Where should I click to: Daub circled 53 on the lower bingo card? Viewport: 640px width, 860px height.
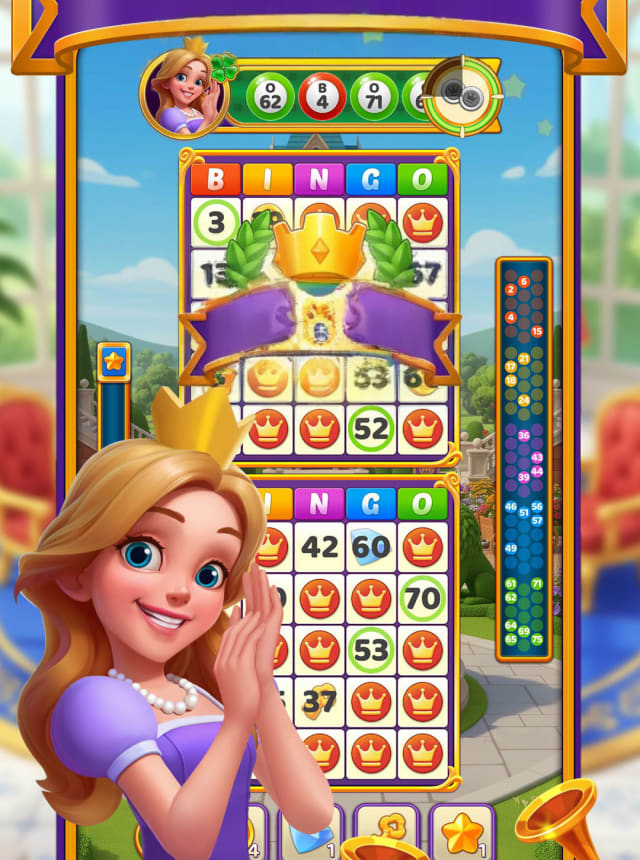(x=371, y=651)
